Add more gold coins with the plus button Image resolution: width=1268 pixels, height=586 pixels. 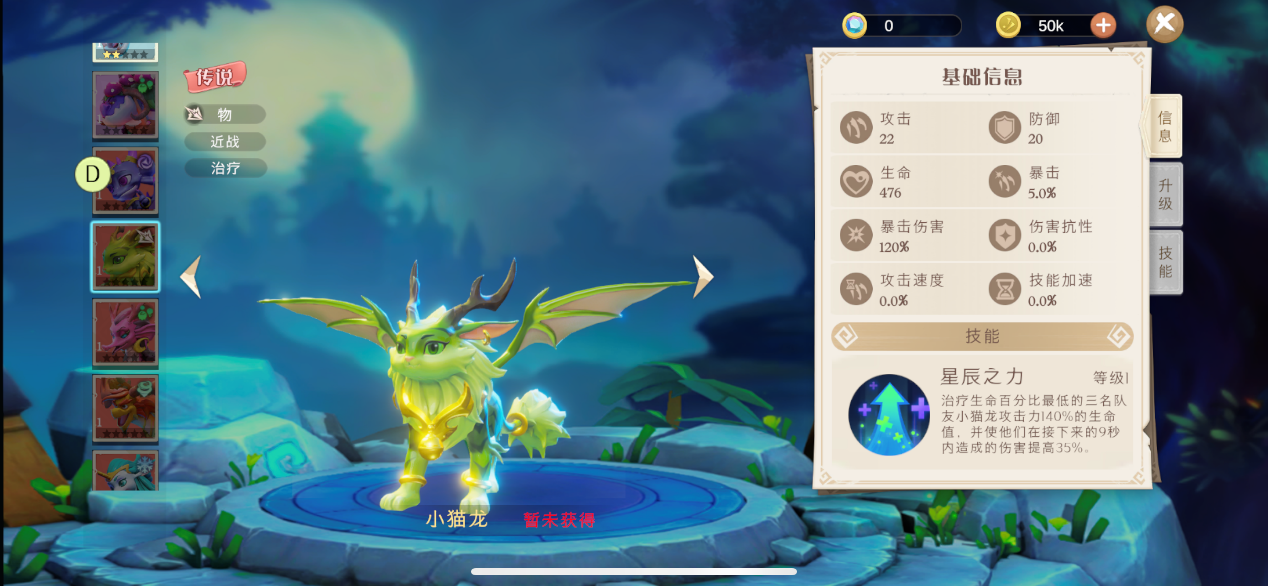(x=1103, y=25)
